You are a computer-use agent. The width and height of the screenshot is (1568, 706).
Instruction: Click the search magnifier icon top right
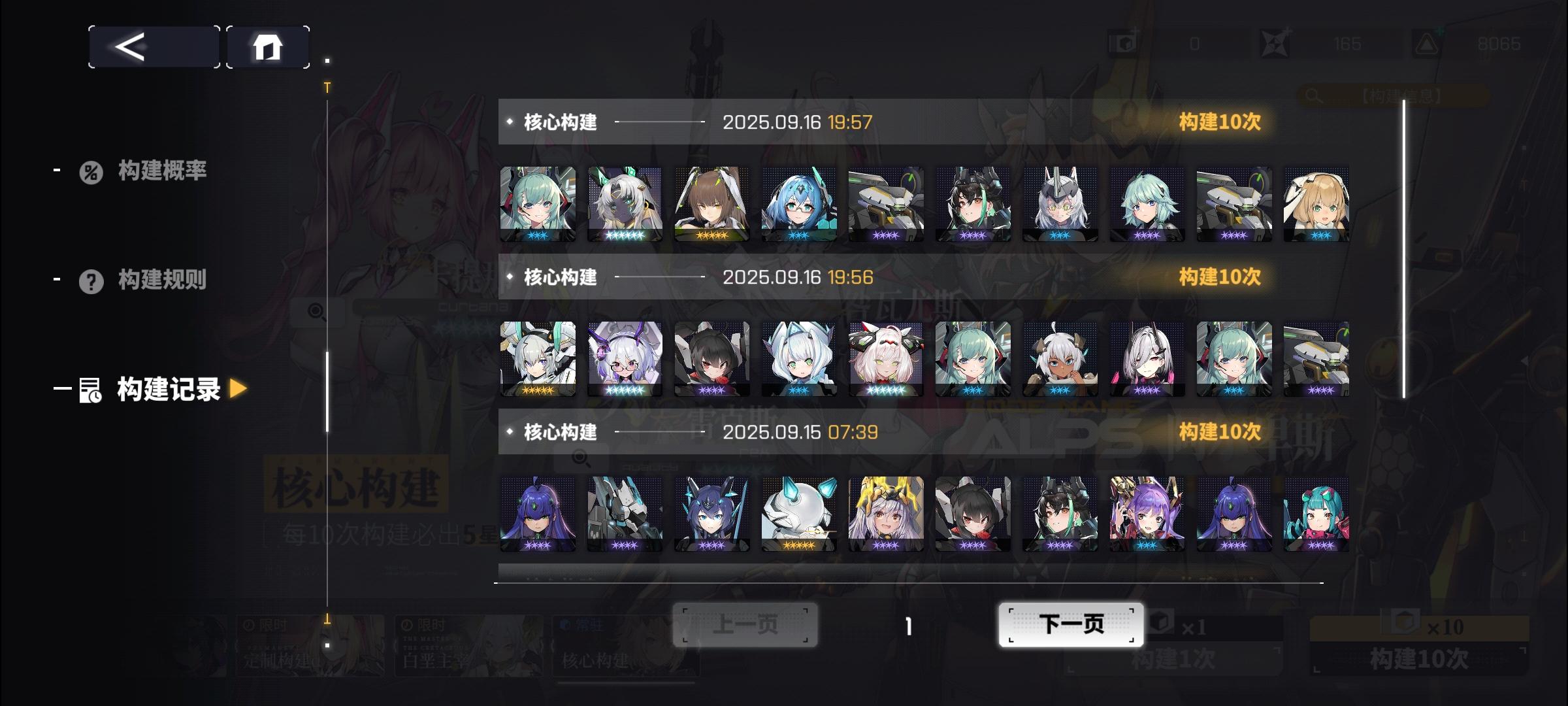[x=1311, y=94]
